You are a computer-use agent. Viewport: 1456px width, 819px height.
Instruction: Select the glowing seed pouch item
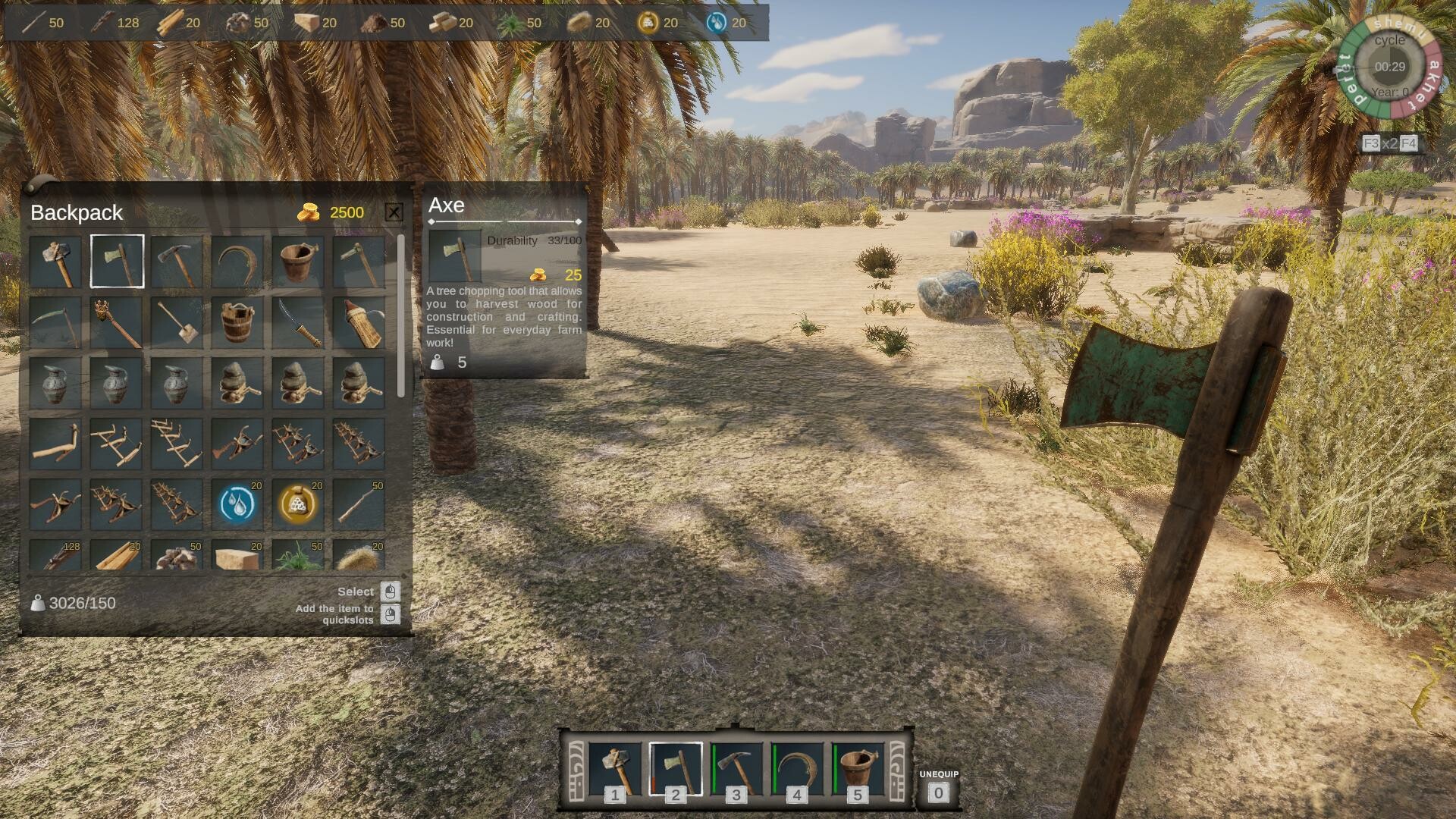[x=298, y=503]
